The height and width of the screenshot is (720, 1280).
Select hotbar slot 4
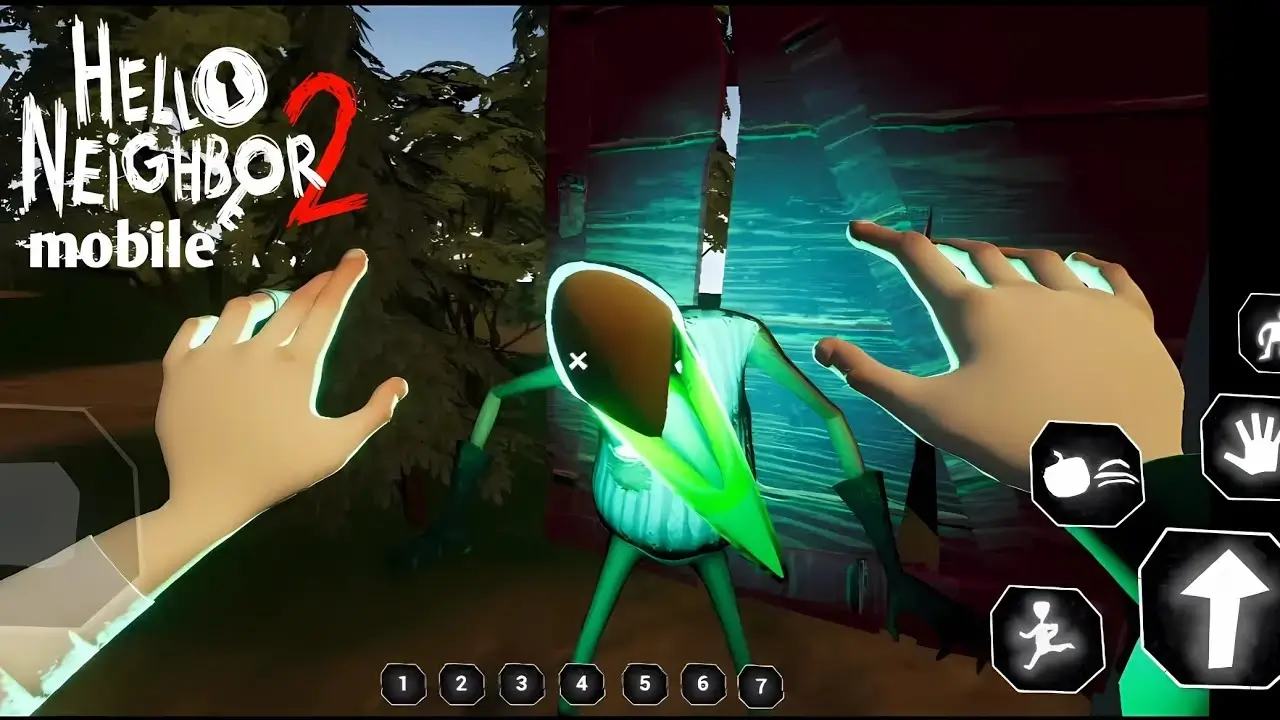click(581, 686)
